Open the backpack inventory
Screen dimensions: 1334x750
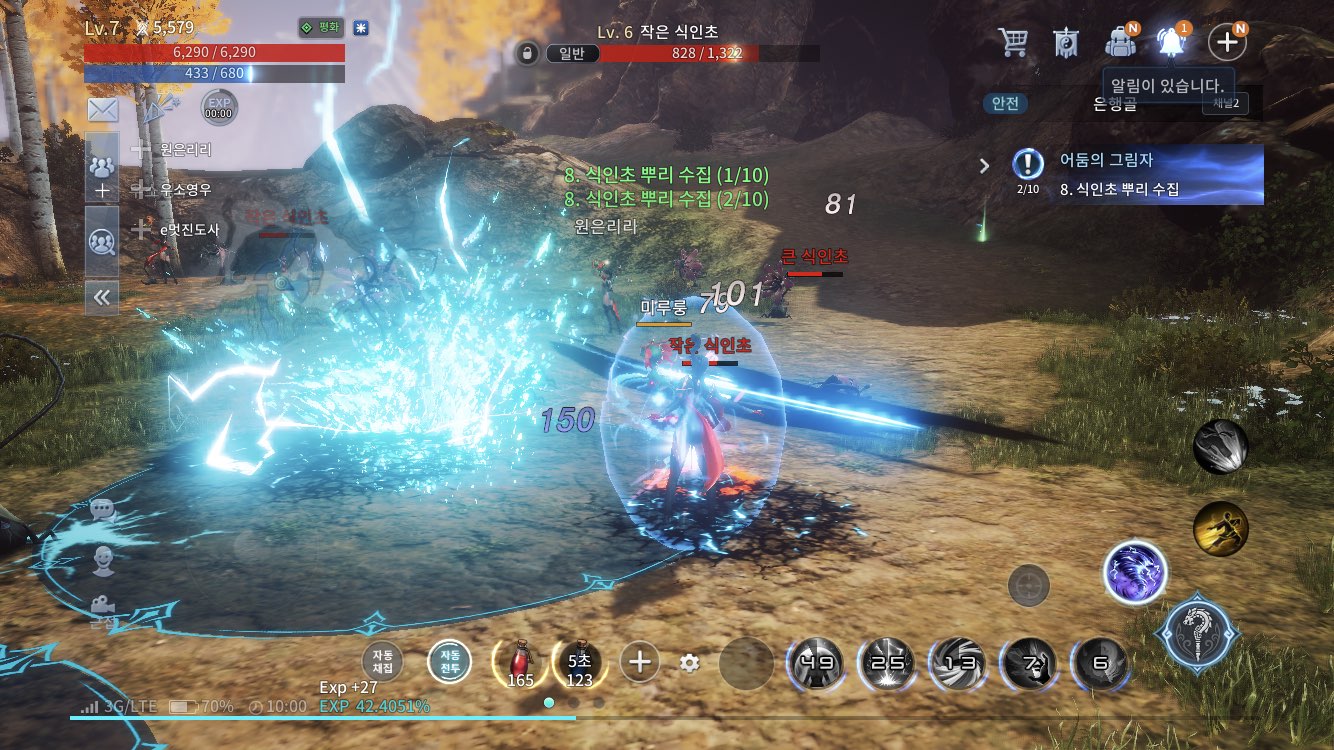1120,42
